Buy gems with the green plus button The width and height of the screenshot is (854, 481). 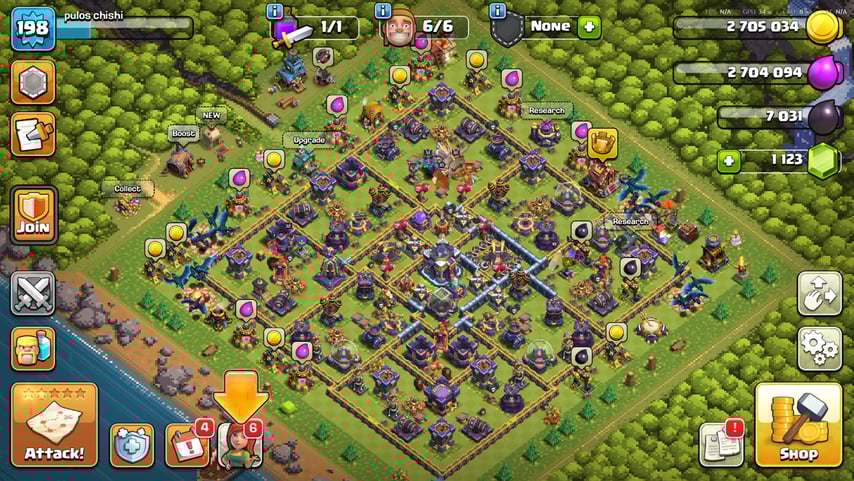tap(729, 160)
